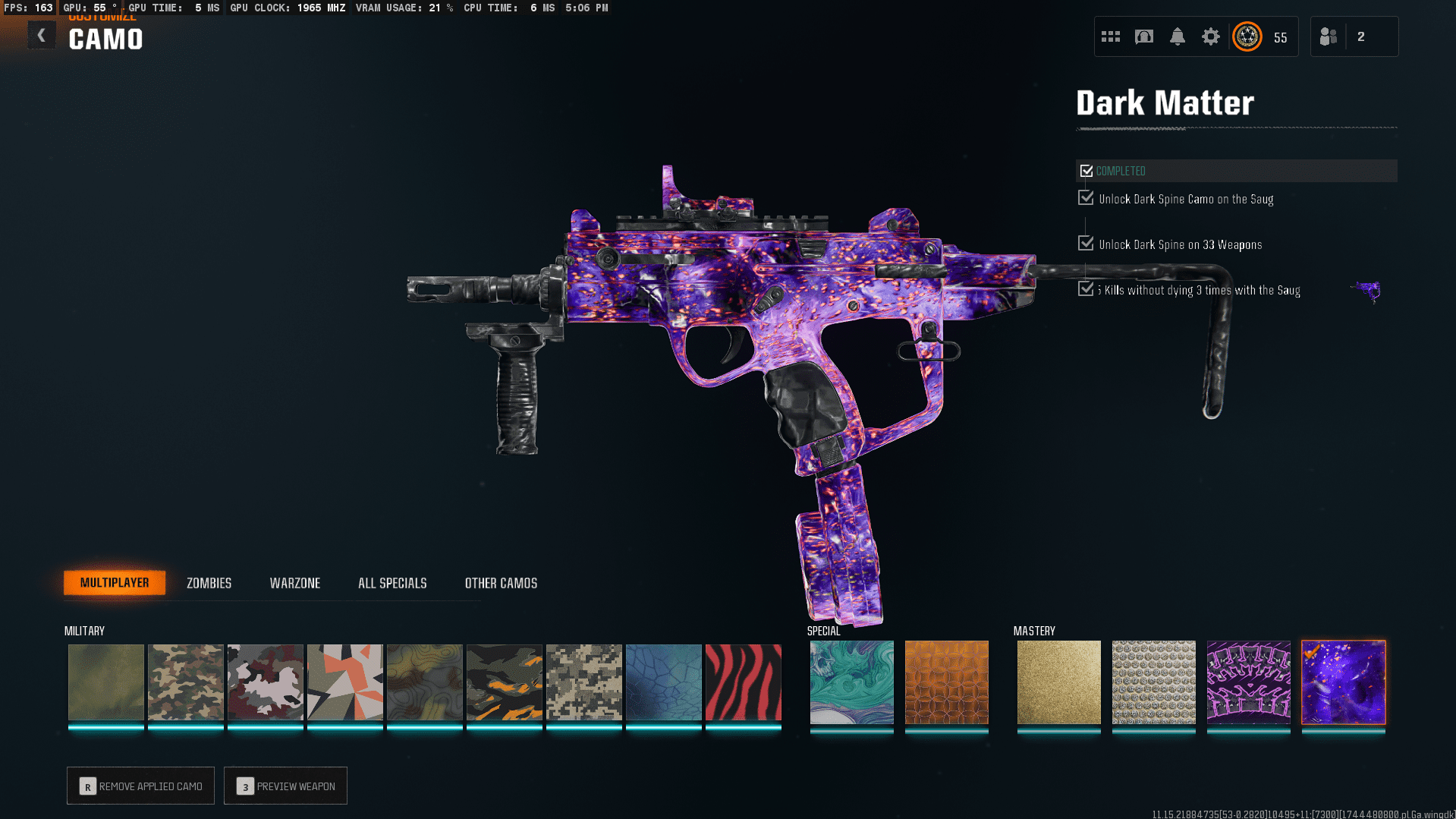This screenshot has width=1456, height=819.
Task: Open the settings gear icon
Action: (x=1210, y=36)
